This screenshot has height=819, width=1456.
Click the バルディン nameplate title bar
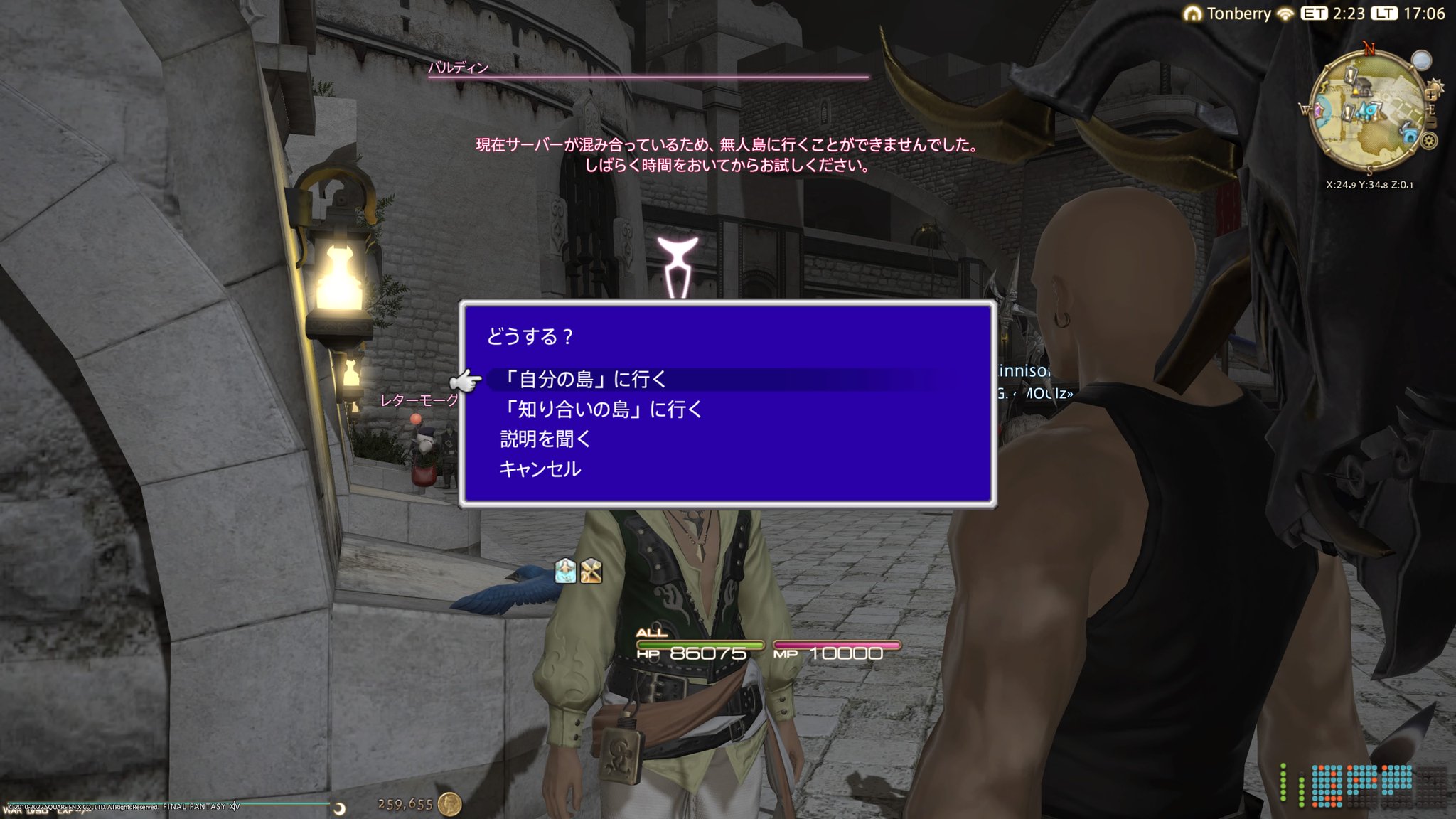pyautogui.click(x=459, y=68)
